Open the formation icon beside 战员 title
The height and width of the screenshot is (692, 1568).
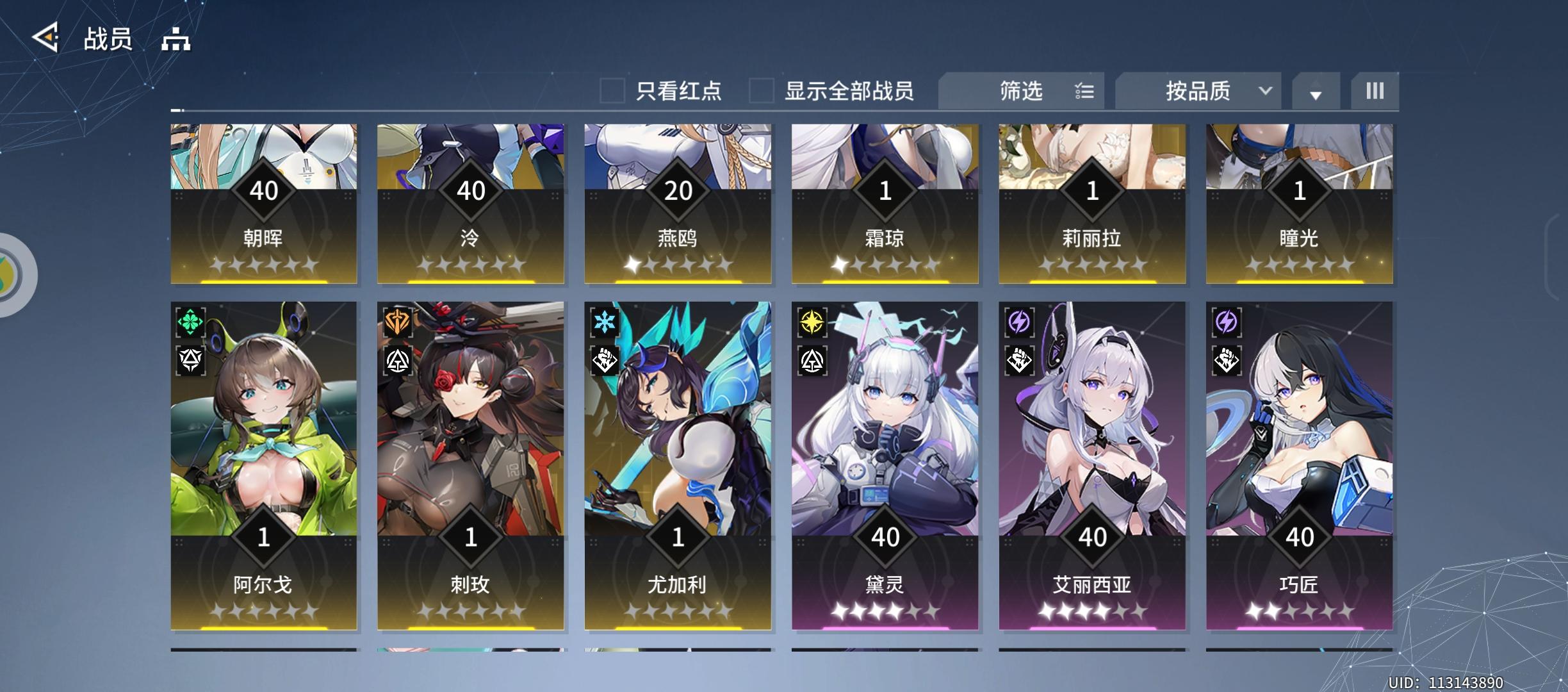(174, 38)
